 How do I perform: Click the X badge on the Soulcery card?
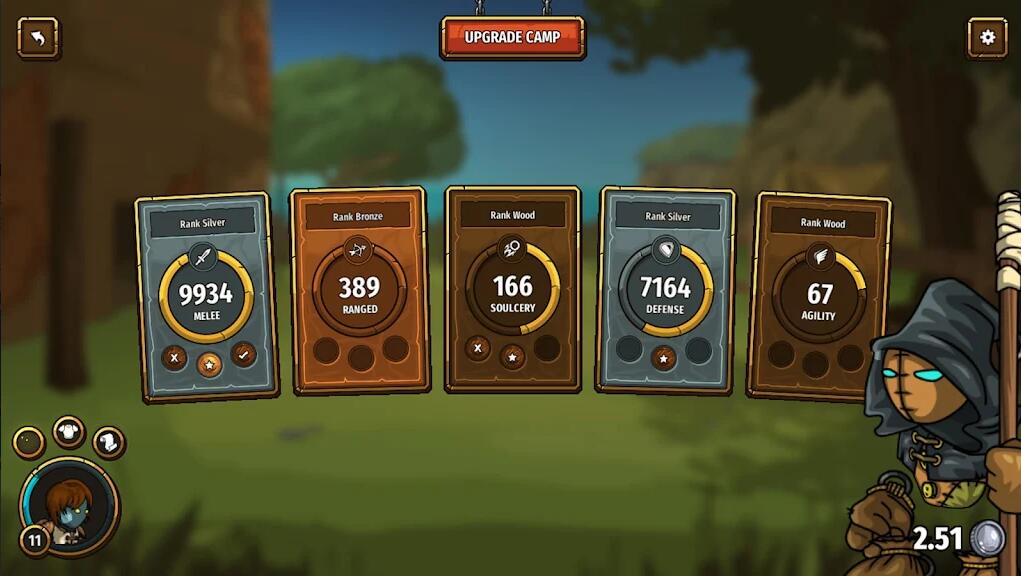[x=478, y=348]
